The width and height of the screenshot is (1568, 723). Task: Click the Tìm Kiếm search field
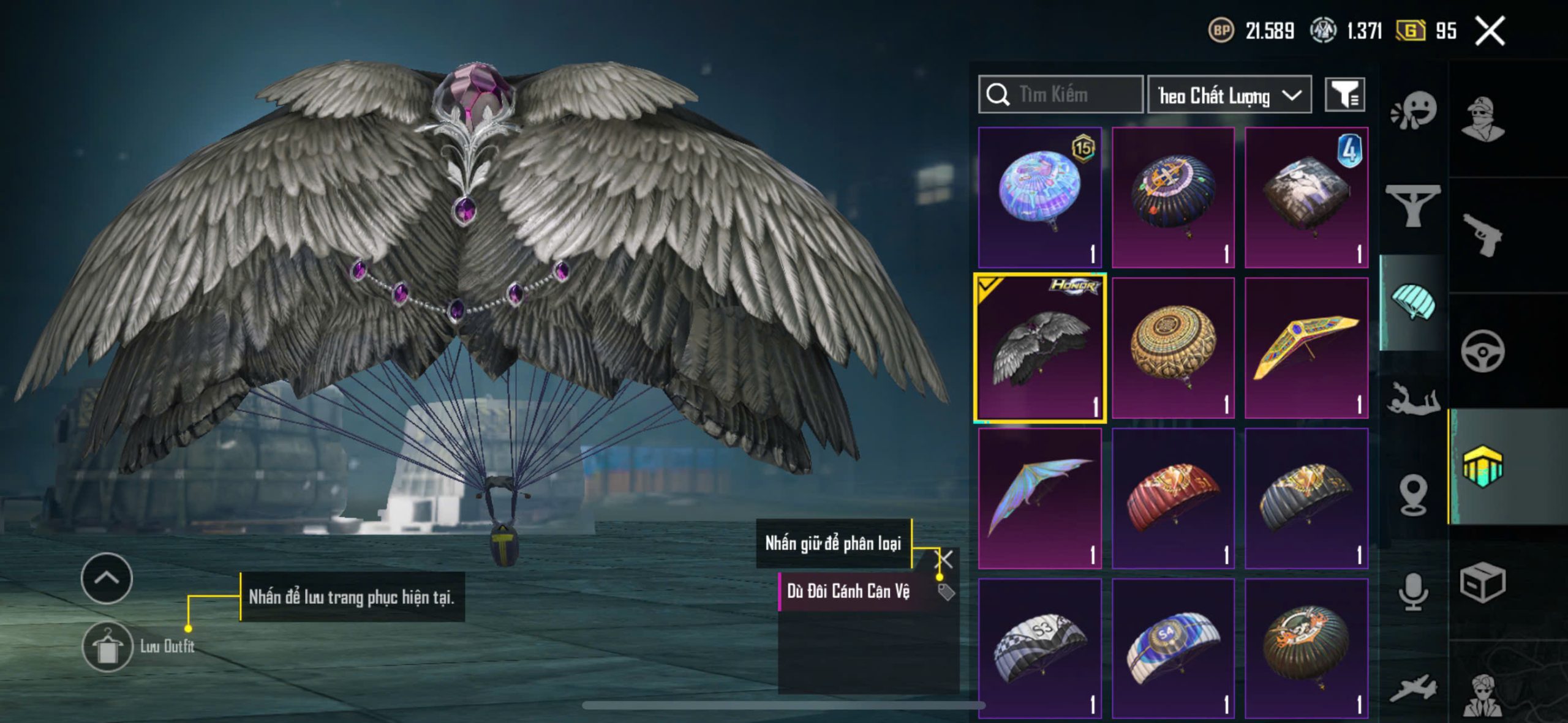coord(1061,94)
